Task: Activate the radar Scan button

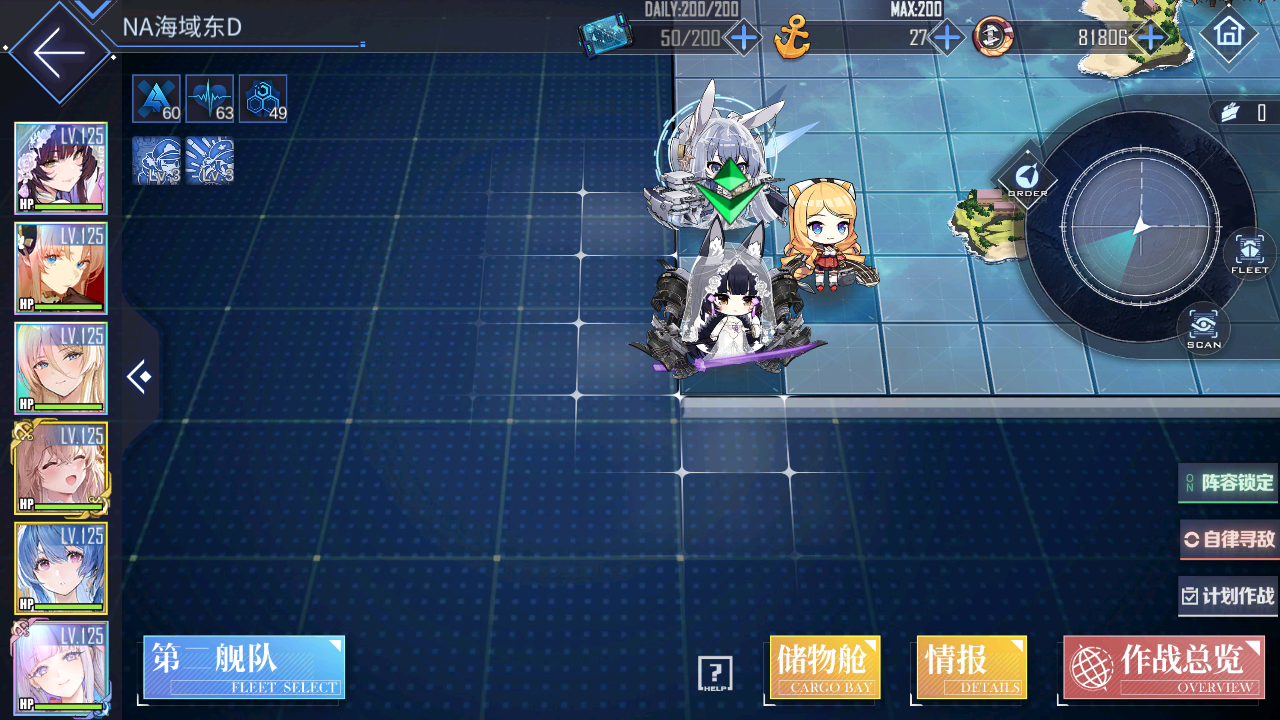Action: (x=1203, y=328)
